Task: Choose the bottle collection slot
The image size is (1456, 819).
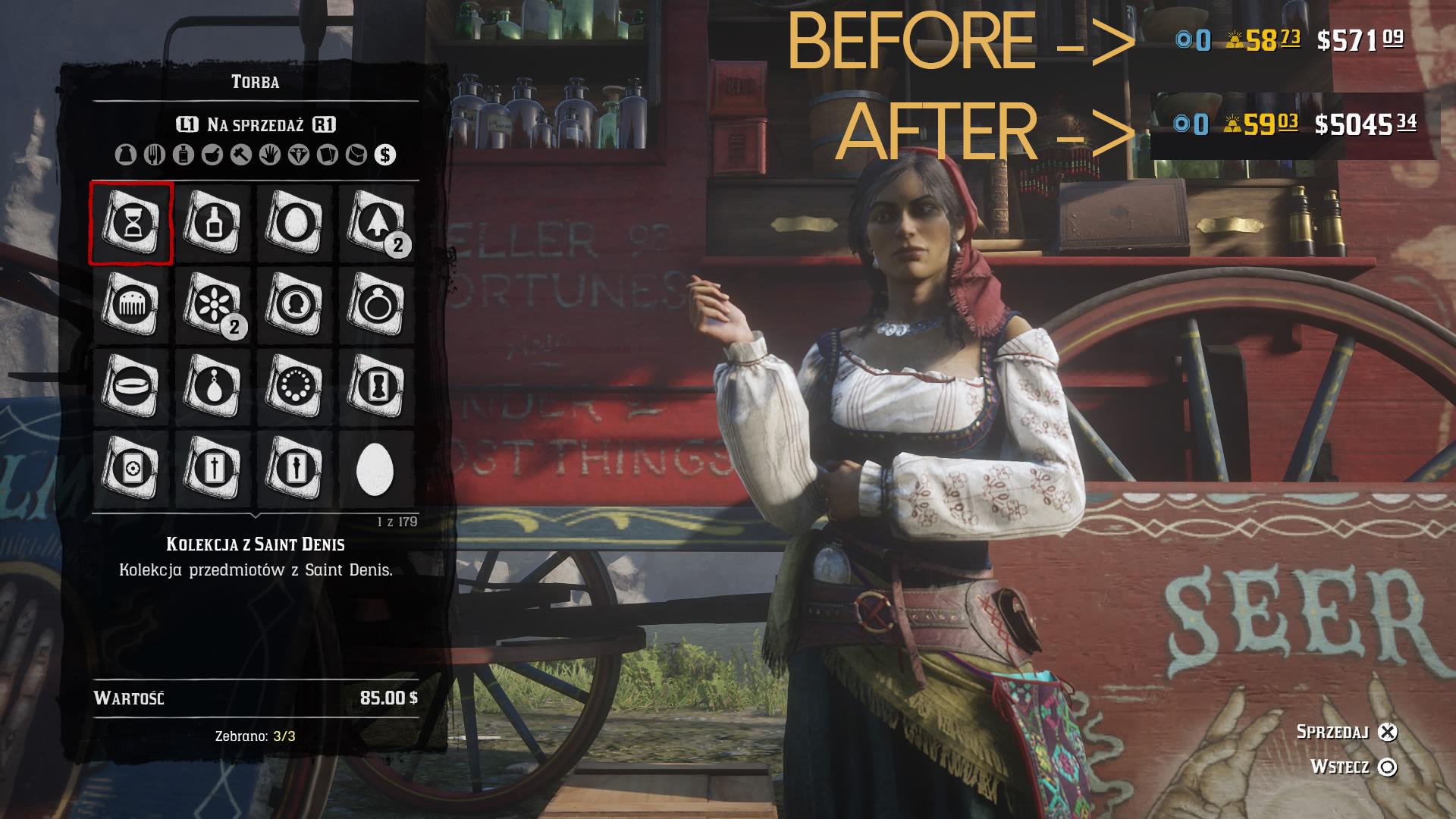Action: pyautogui.click(x=213, y=223)
